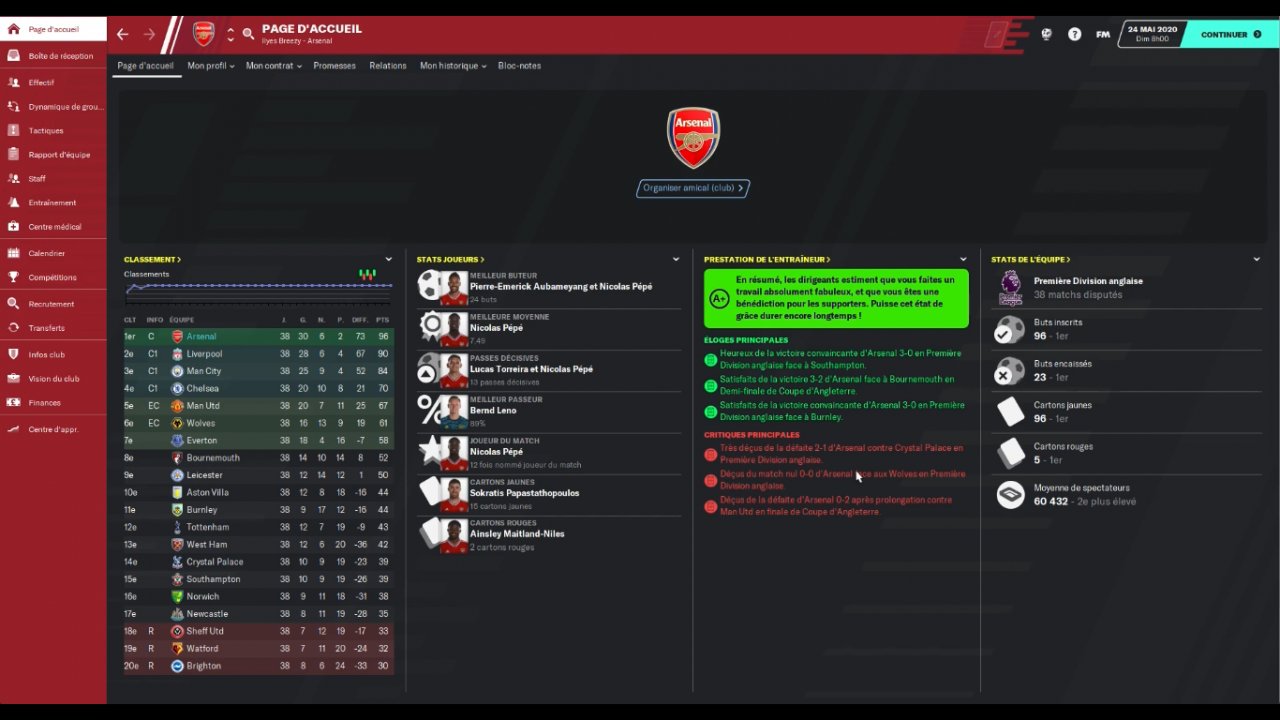The width and height of the screenshot is (1280, 720).
Task: Navigate back with the left arrow
Action: [x=123, y=34]
